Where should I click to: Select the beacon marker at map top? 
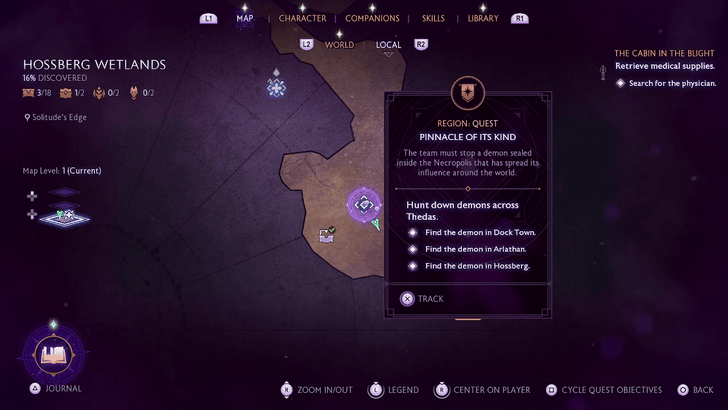(276, 88)
